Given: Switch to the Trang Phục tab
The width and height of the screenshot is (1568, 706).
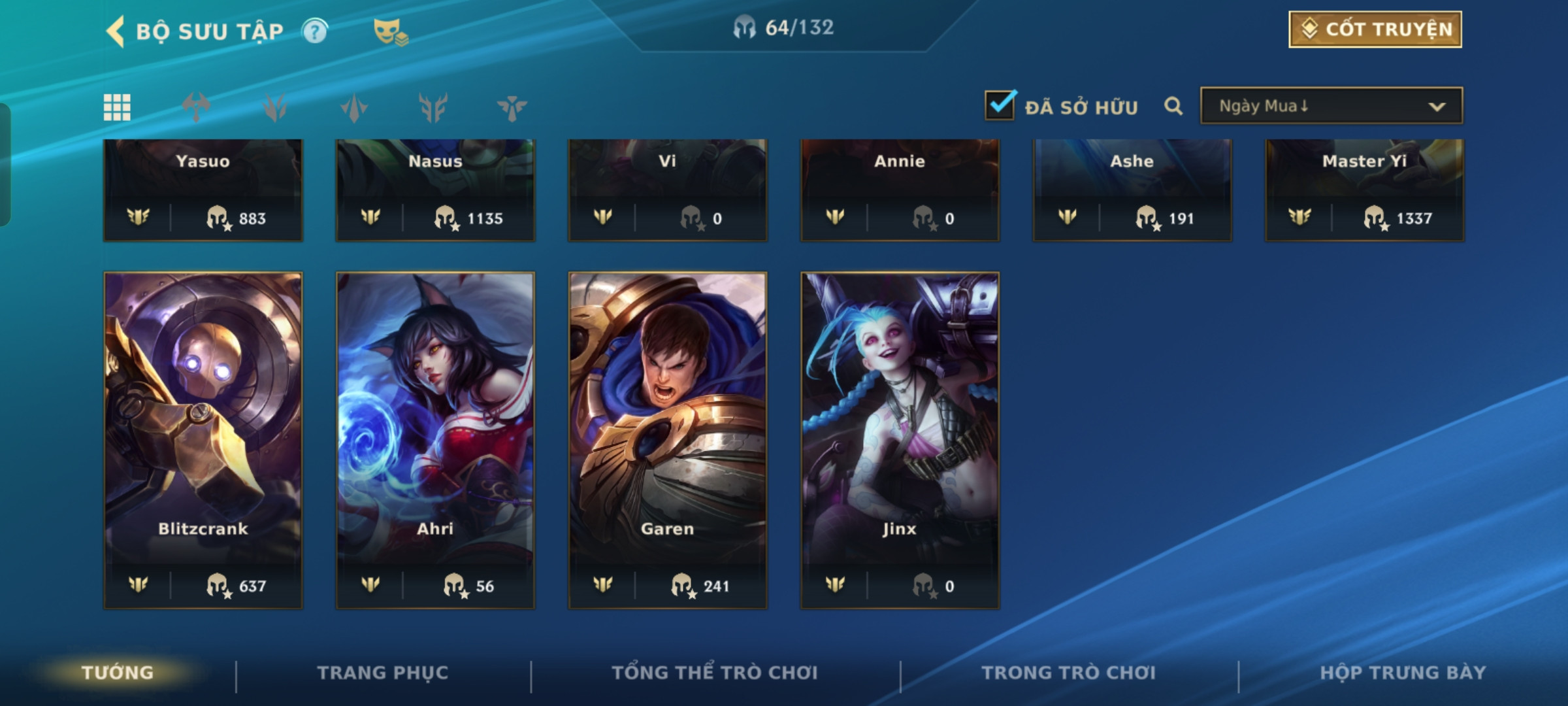Looking at the screenshot, I should point(383,673).
